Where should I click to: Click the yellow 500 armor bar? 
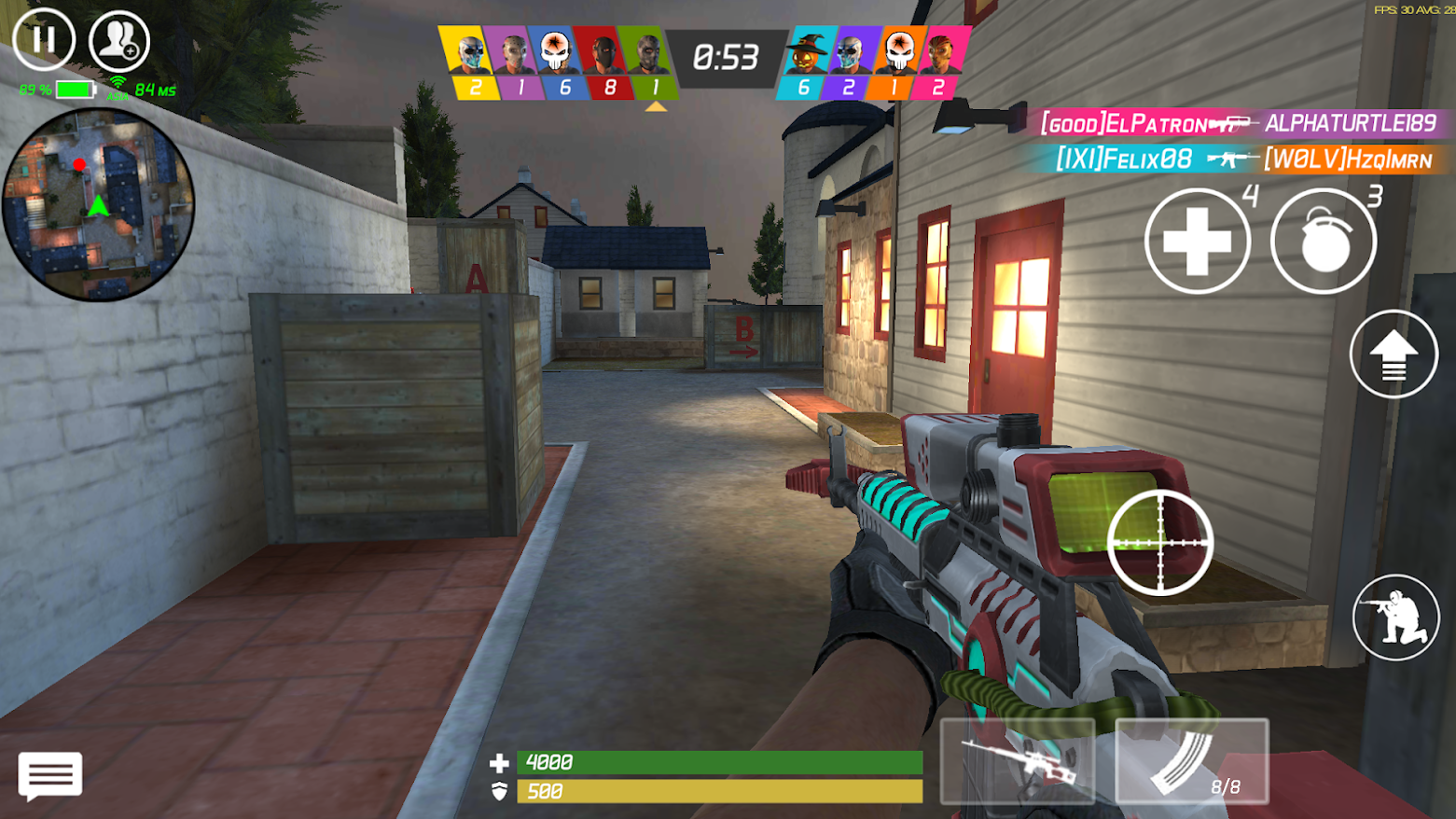point(718,790)
